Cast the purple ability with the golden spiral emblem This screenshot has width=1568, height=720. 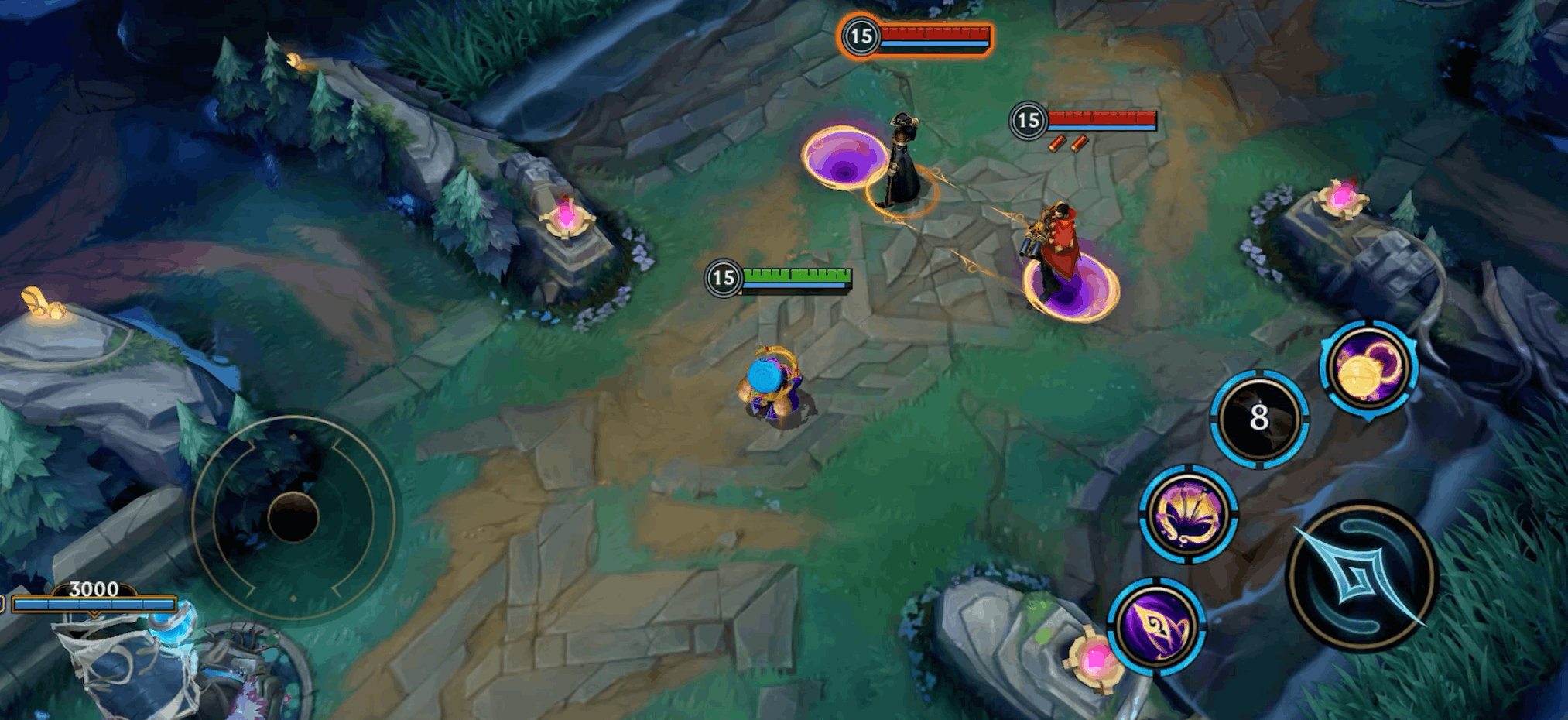click(x=1156, y=626)
